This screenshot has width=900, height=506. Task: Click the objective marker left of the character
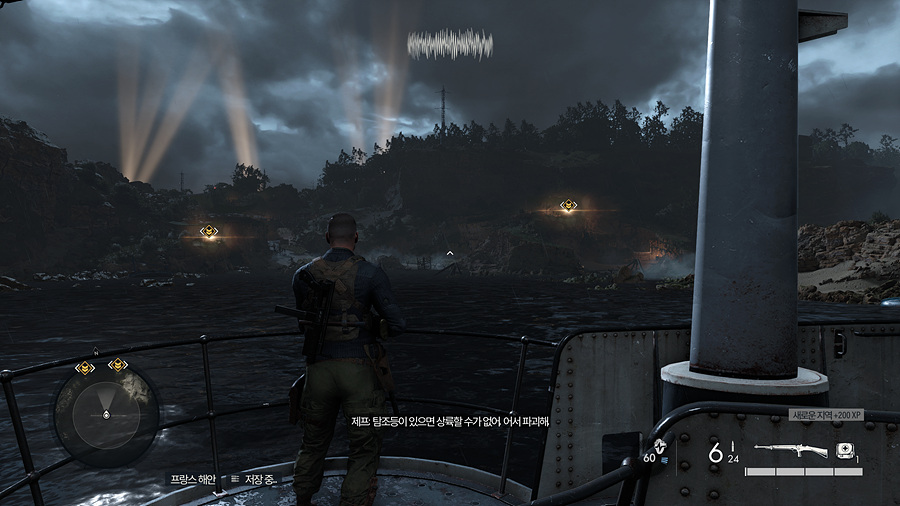point(209,232)
